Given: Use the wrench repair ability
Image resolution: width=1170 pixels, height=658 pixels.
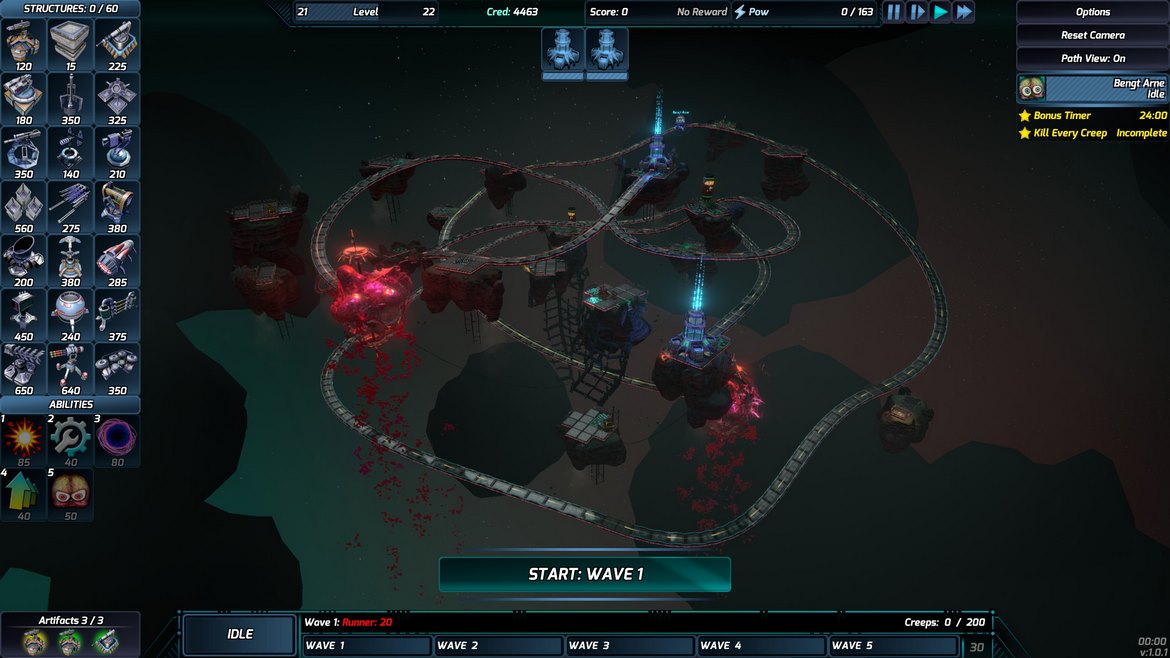Looking at the screenshot, I should click(70, 438).
